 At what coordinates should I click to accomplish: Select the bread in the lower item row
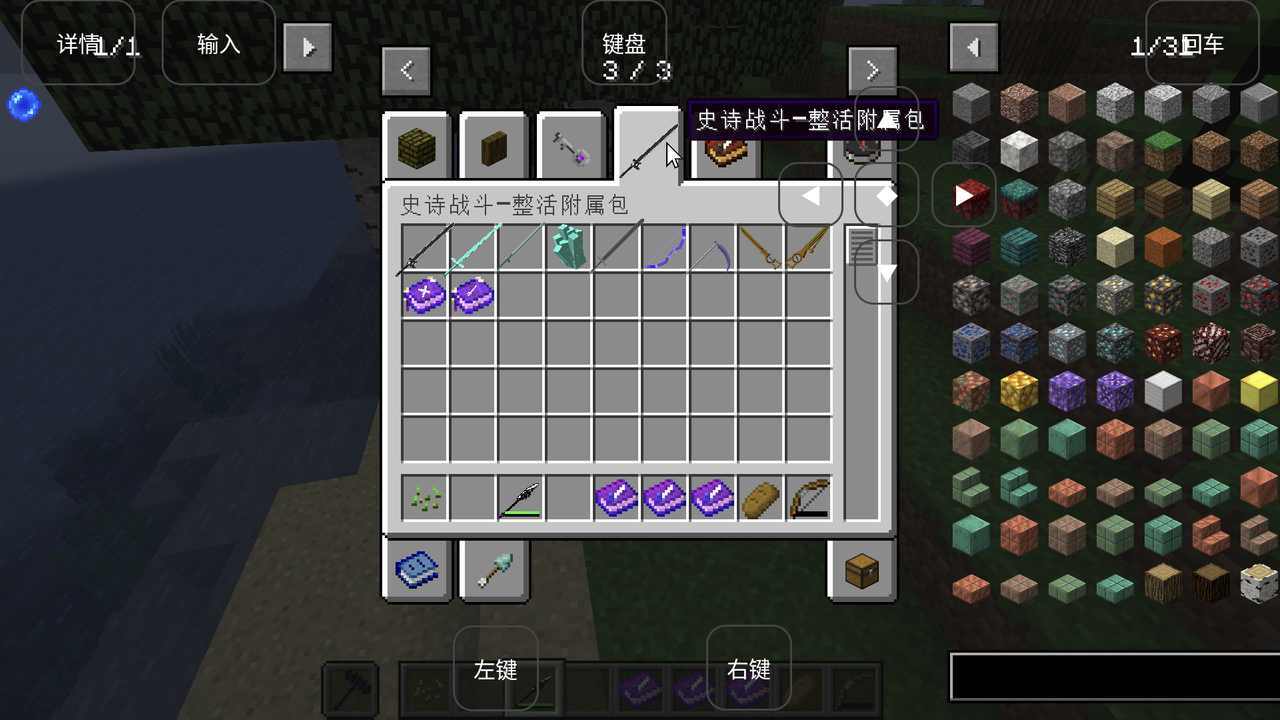coord(761,497)
